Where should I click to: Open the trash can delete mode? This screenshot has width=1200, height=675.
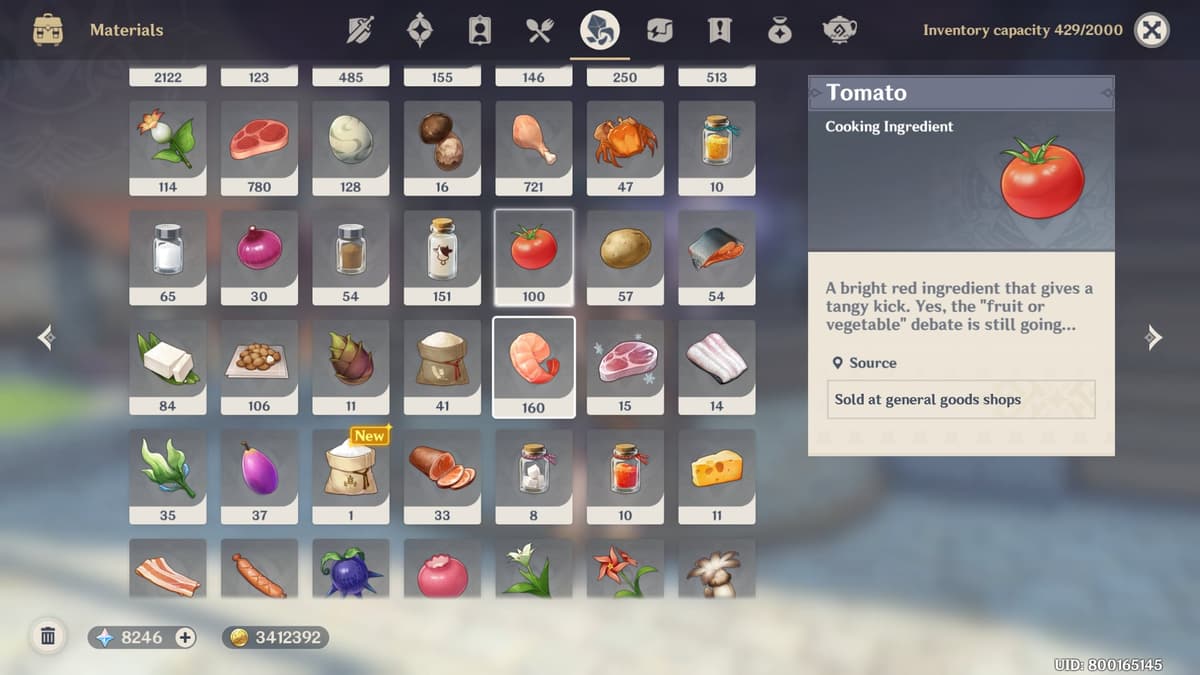coord(47,636)
